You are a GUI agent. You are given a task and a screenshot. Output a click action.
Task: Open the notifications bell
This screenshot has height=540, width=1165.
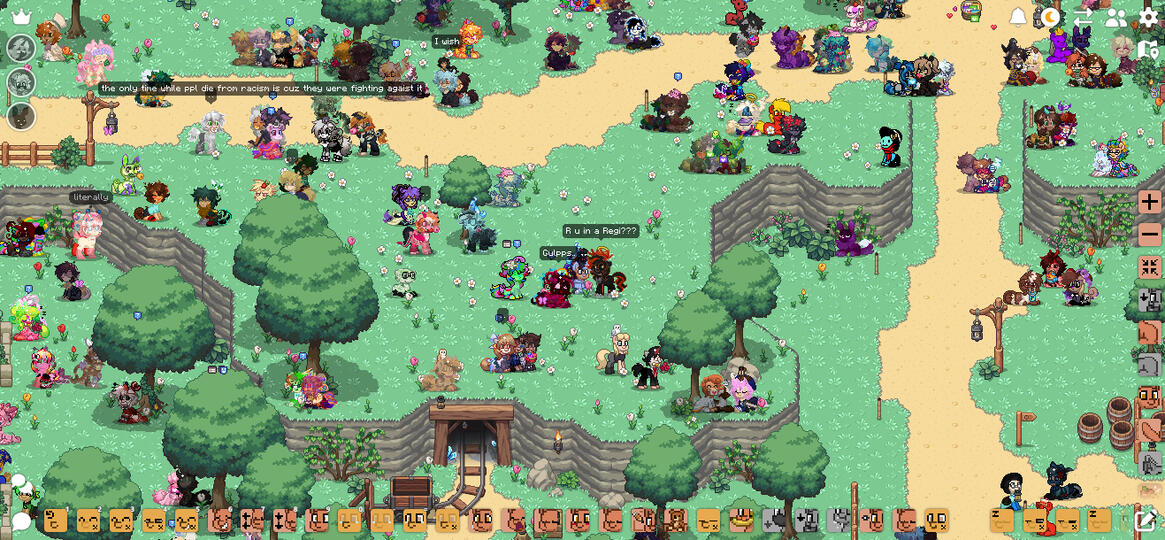click(1018, 17)
